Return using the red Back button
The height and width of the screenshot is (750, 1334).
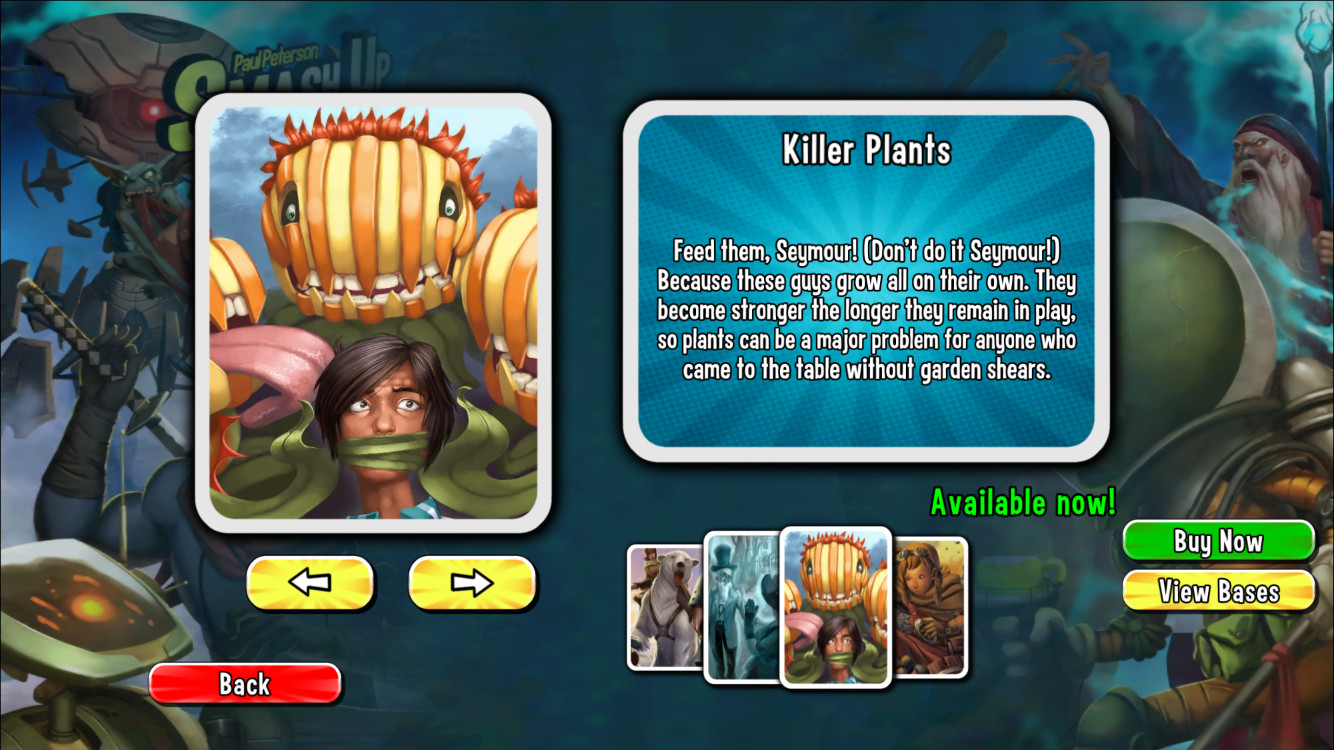coord(245,684)
